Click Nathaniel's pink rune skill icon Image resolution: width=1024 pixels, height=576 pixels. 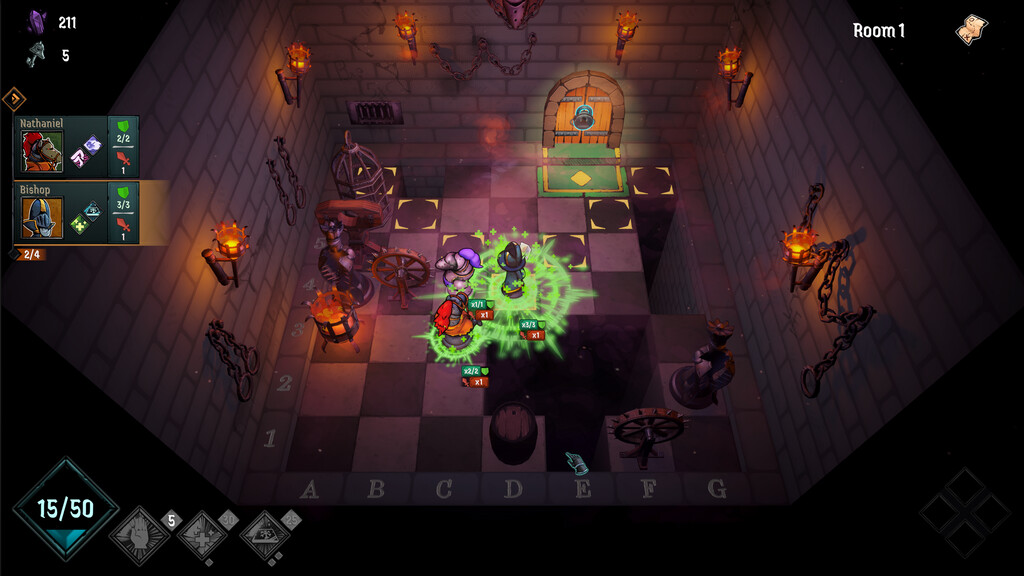click(77, 156)
